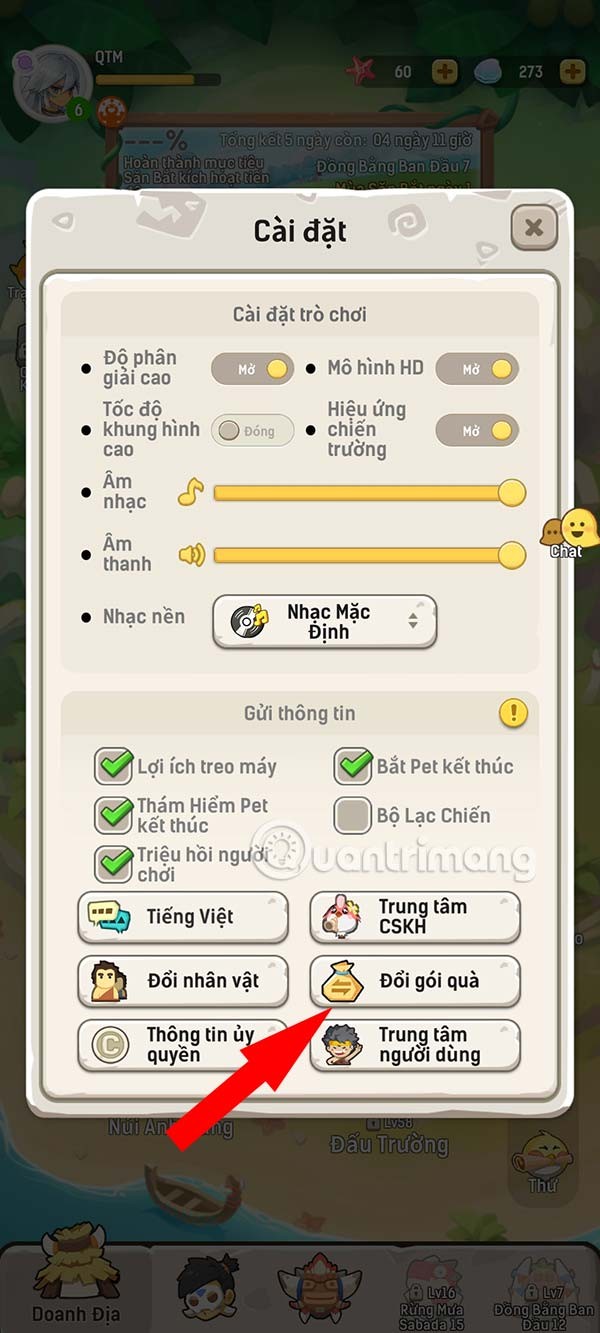Uncheck the Thám Hiểm Pet kết thúc checkbox
600x1333 pixels.
click(114, 815)
